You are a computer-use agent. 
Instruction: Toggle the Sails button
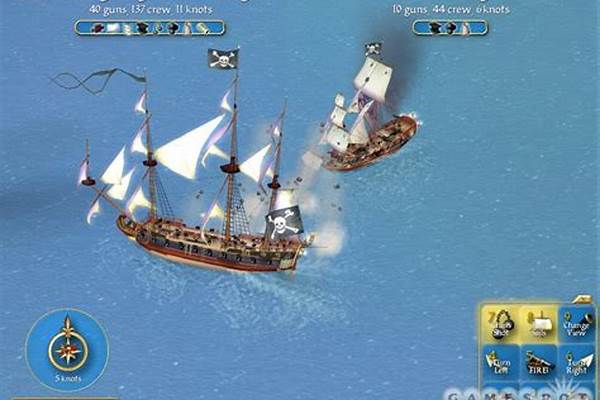point(541,325)
